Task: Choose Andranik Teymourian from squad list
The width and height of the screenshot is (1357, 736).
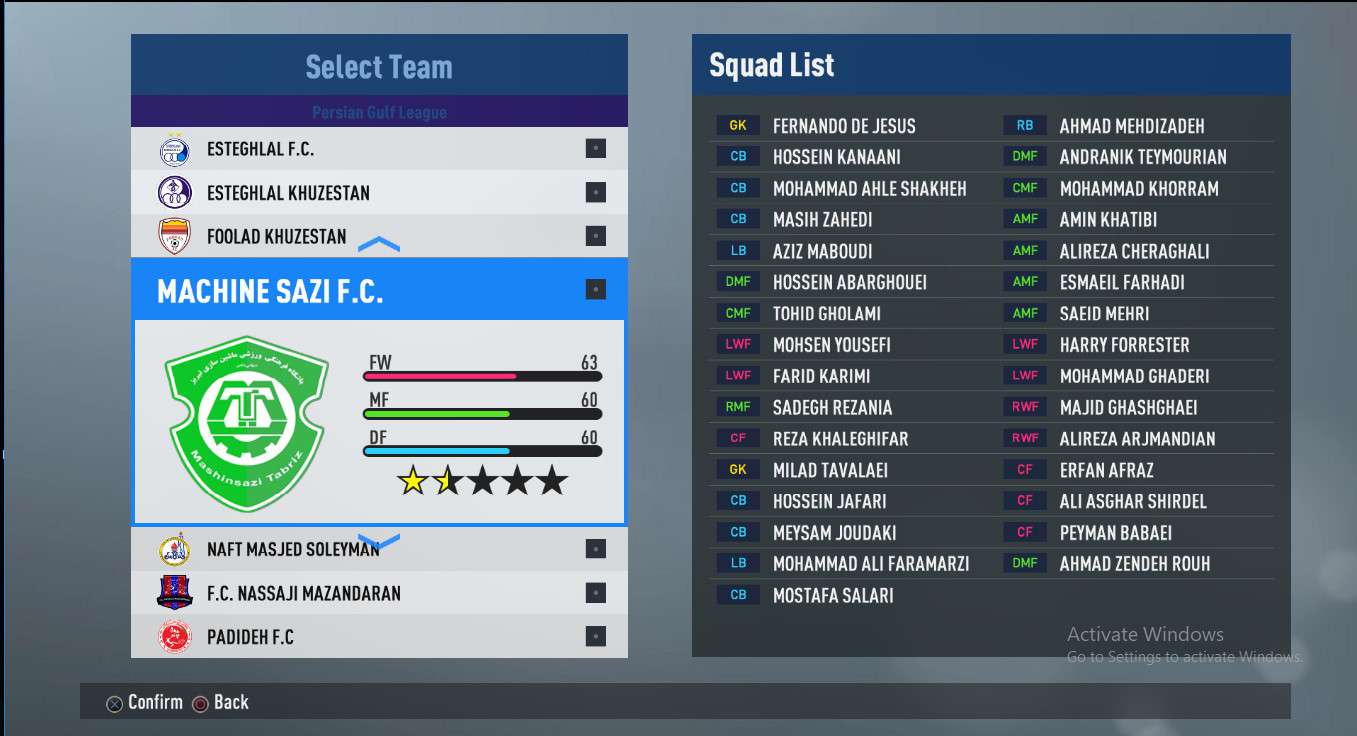Action: coord(1142,157)
